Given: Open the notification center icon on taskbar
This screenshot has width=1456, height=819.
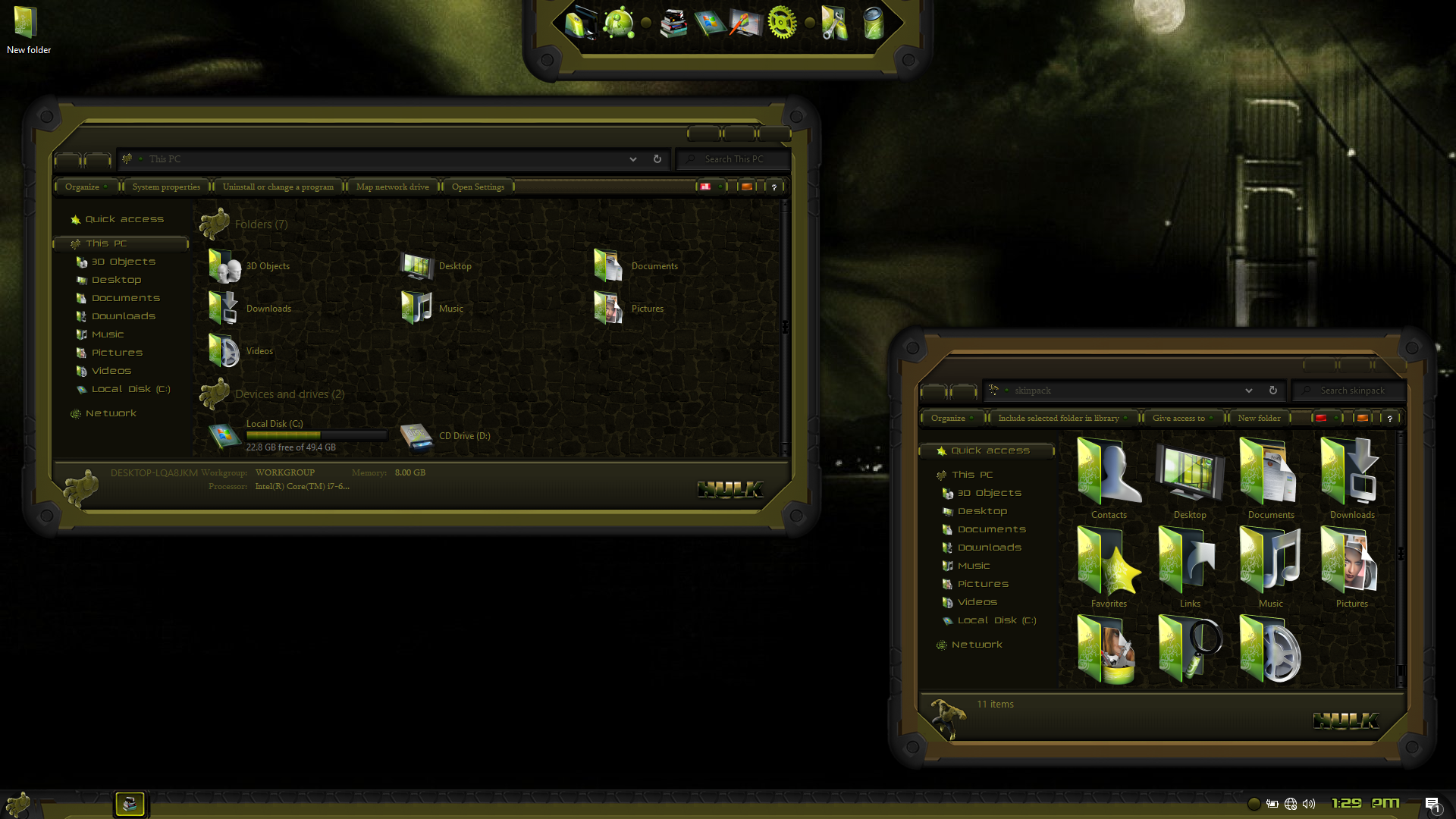Looking at the screenshot, I should 1432,804.
